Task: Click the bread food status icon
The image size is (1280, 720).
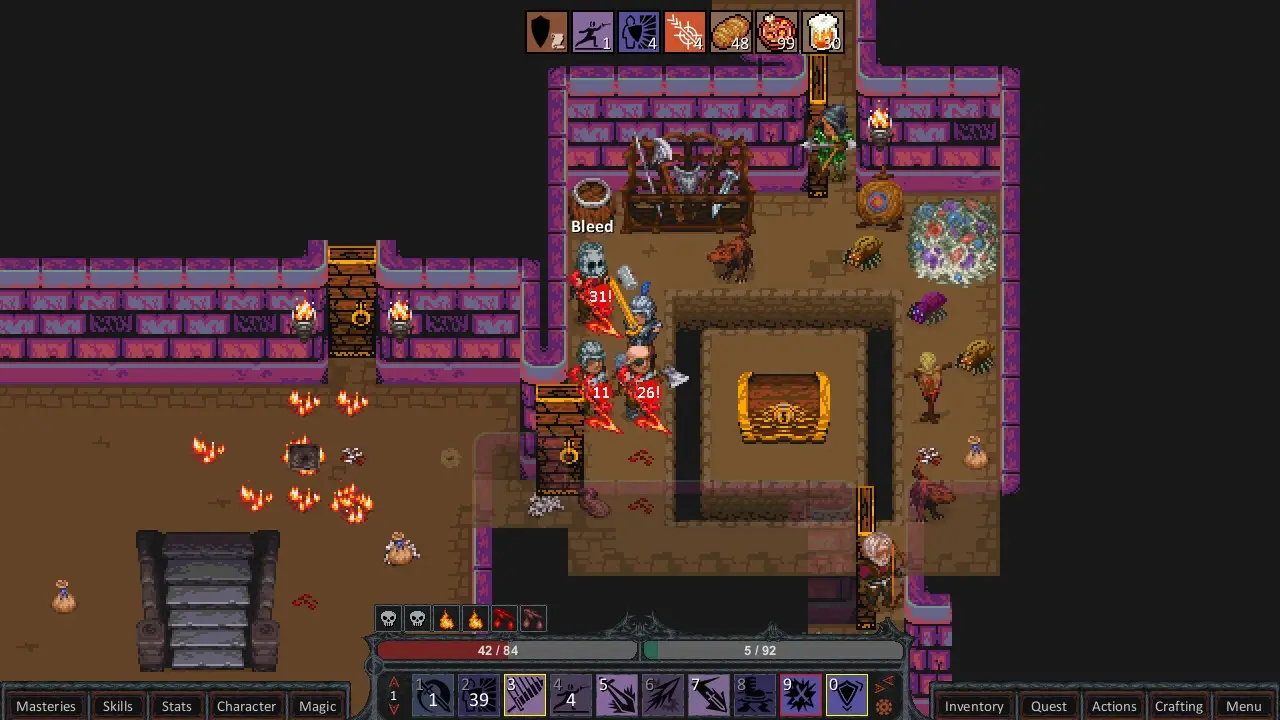Action: point(731,32)
